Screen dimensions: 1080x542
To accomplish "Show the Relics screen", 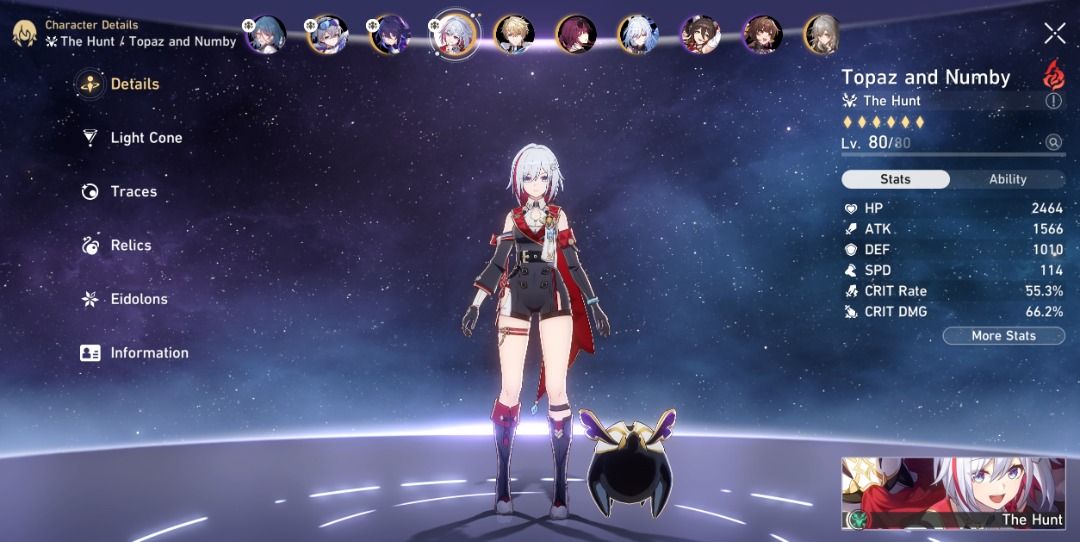I will coord(130,246).
